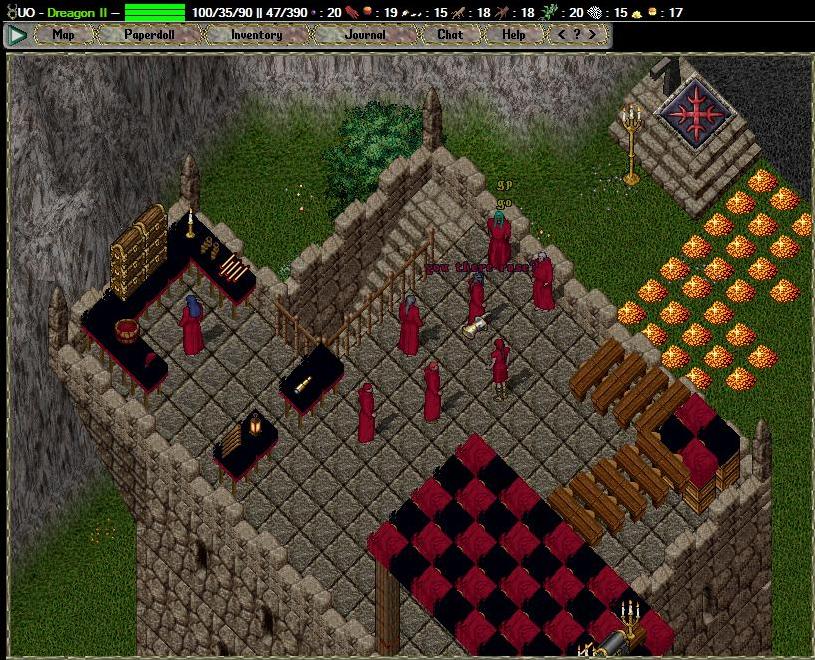Open the Journal log
This screenshot has width=815, height=660.
pos(365,35)
